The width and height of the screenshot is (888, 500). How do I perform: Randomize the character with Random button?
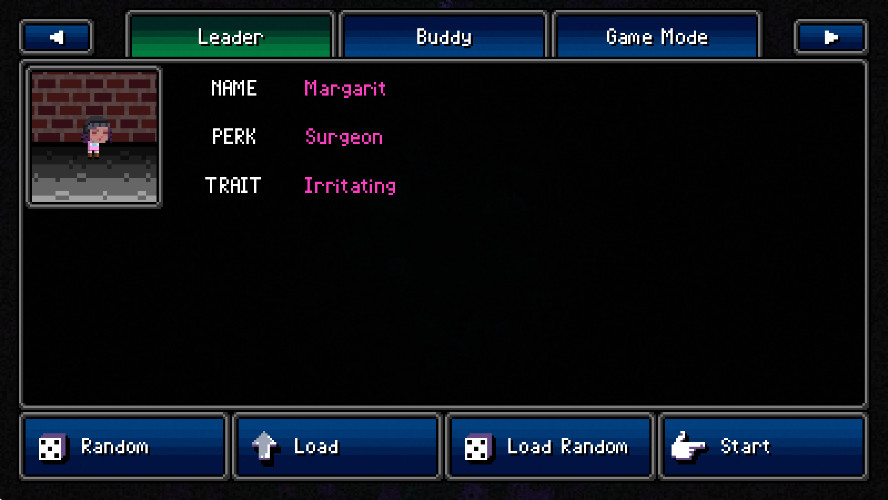124,446
